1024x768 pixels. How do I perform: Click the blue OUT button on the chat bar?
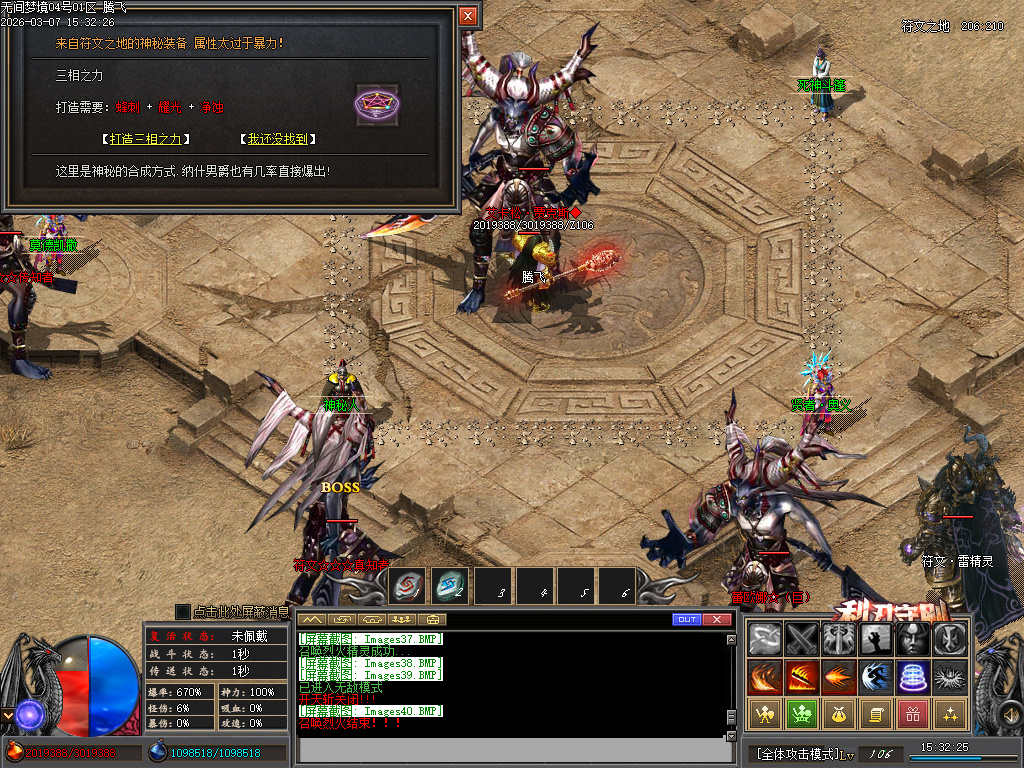(x=687, y=620)
